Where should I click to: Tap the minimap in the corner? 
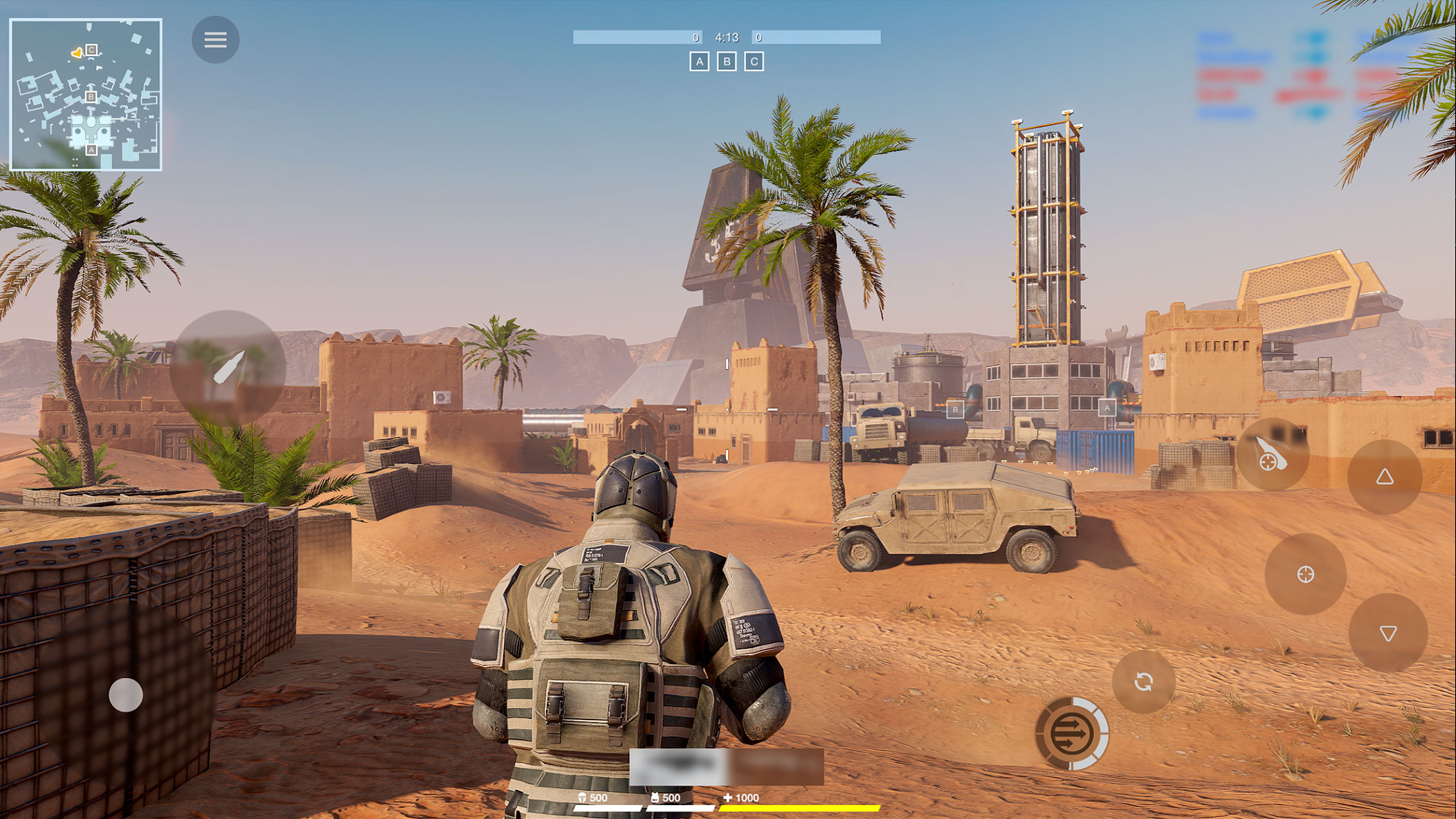86,95
